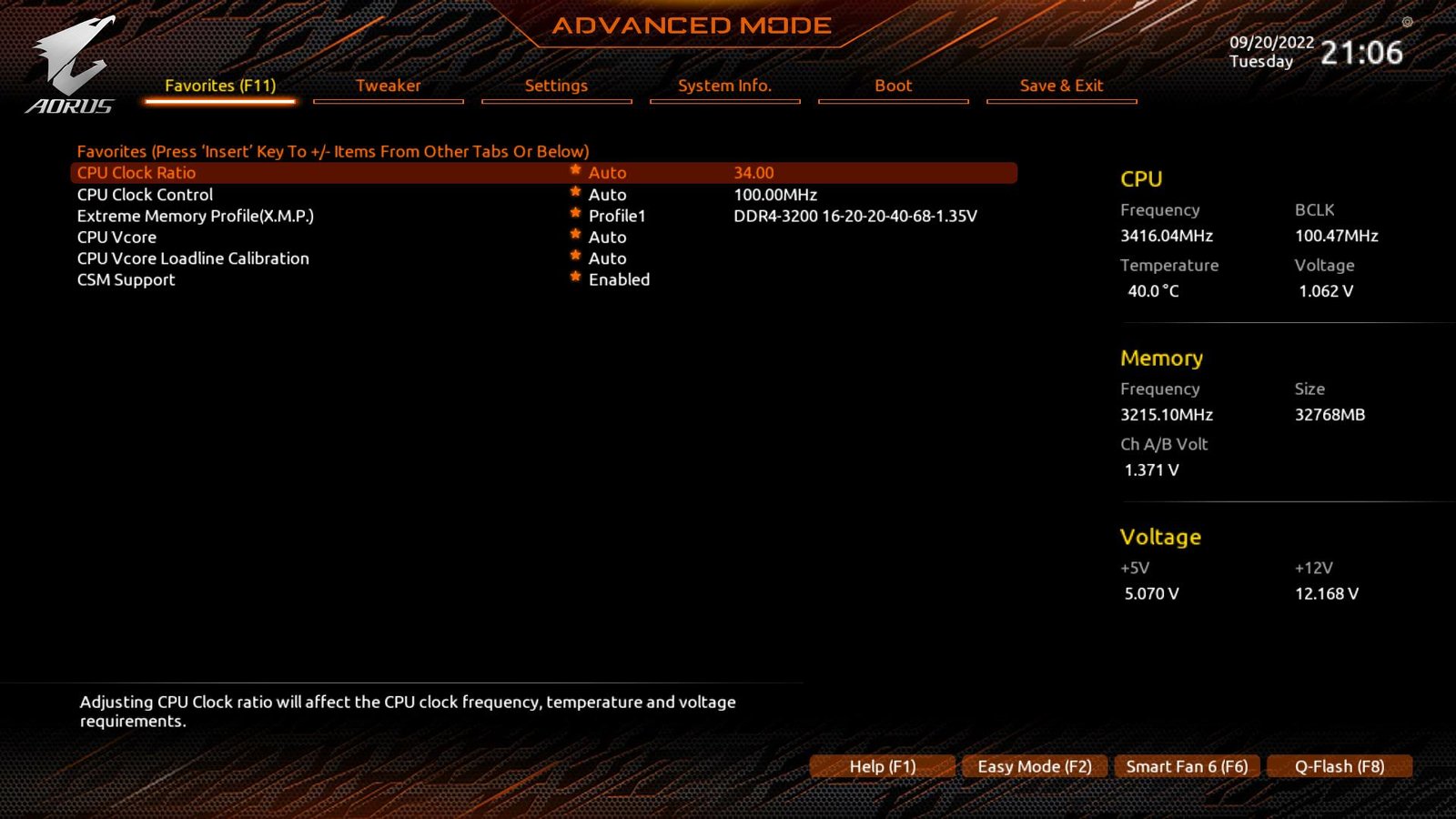Toggle CPU Vcore setting off Auto
Image resolution: width=1456 pixels, height=819 pixels.
coord(607,237)
